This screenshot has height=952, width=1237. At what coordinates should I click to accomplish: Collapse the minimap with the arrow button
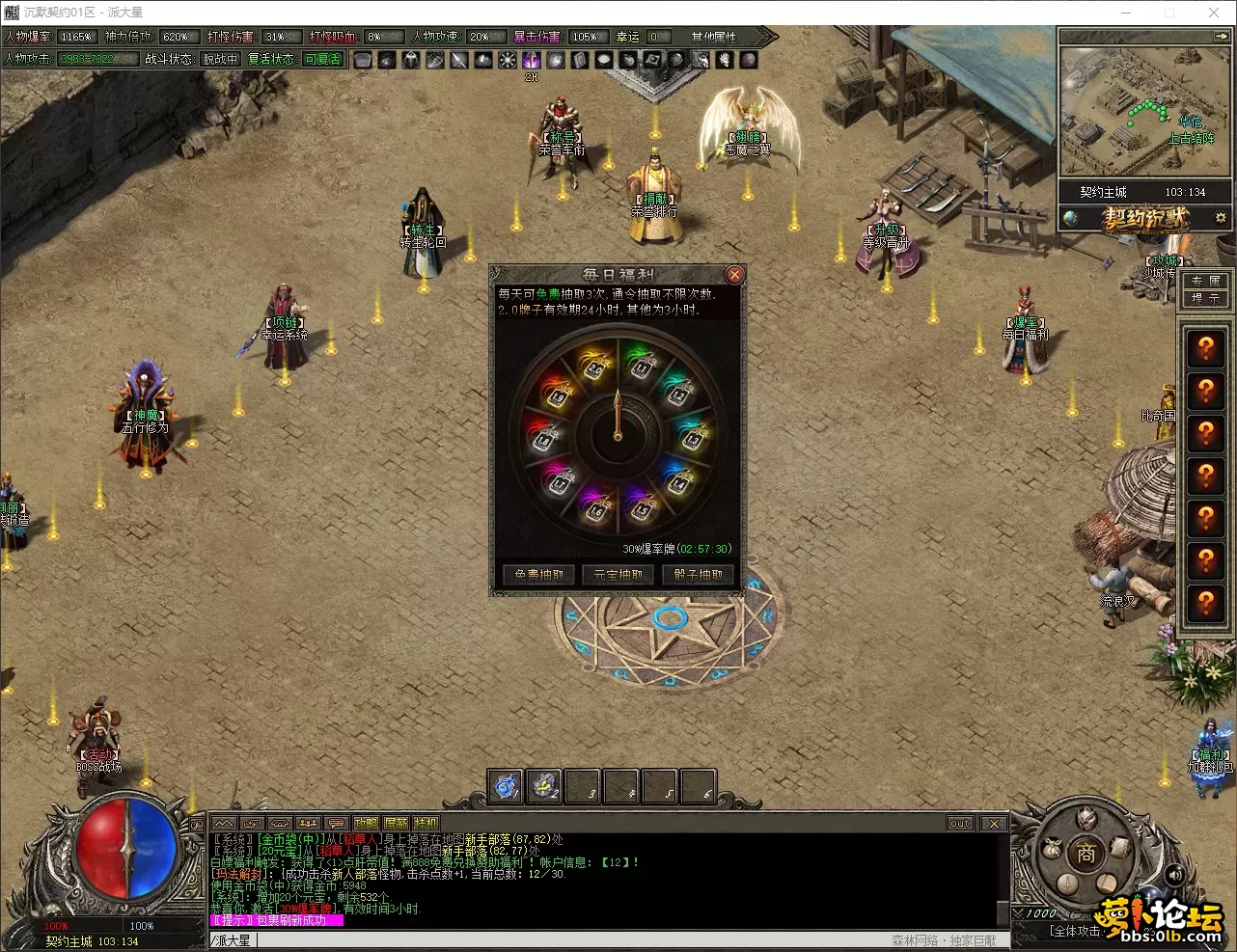pyautogui.click(x=1221, y=36)
